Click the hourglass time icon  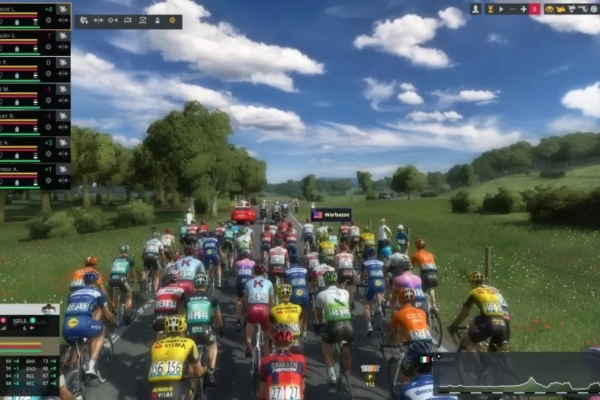pyautogui.click(x=490, y=9)
